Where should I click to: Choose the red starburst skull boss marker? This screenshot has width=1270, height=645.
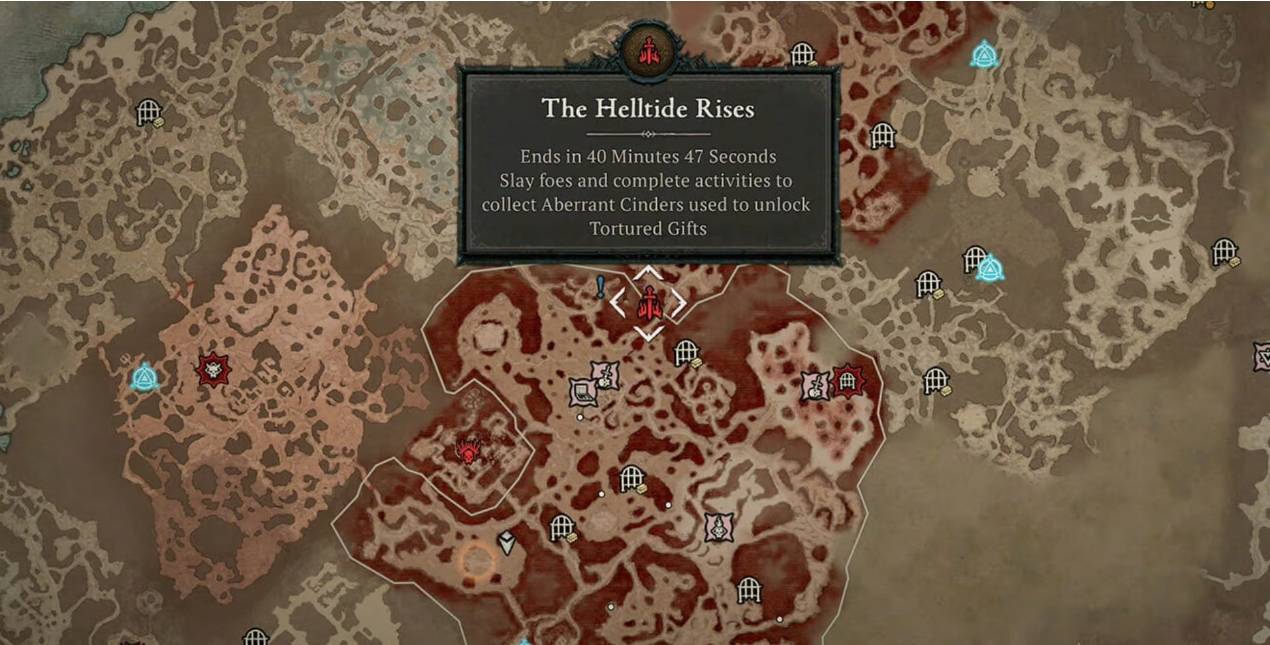[213, 369]
